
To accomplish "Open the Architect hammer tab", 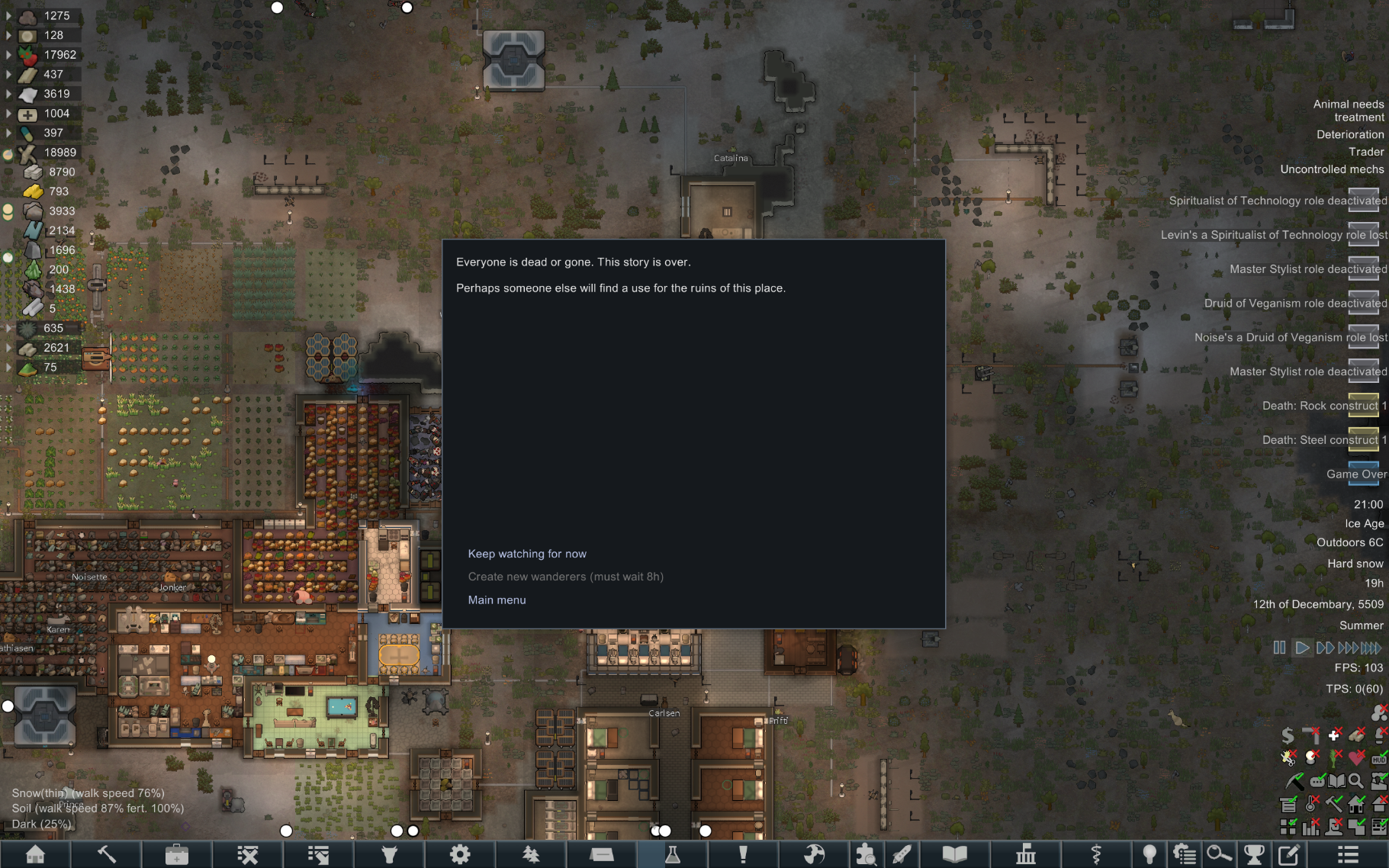I will pyautogui.click(x=106, y=854).
